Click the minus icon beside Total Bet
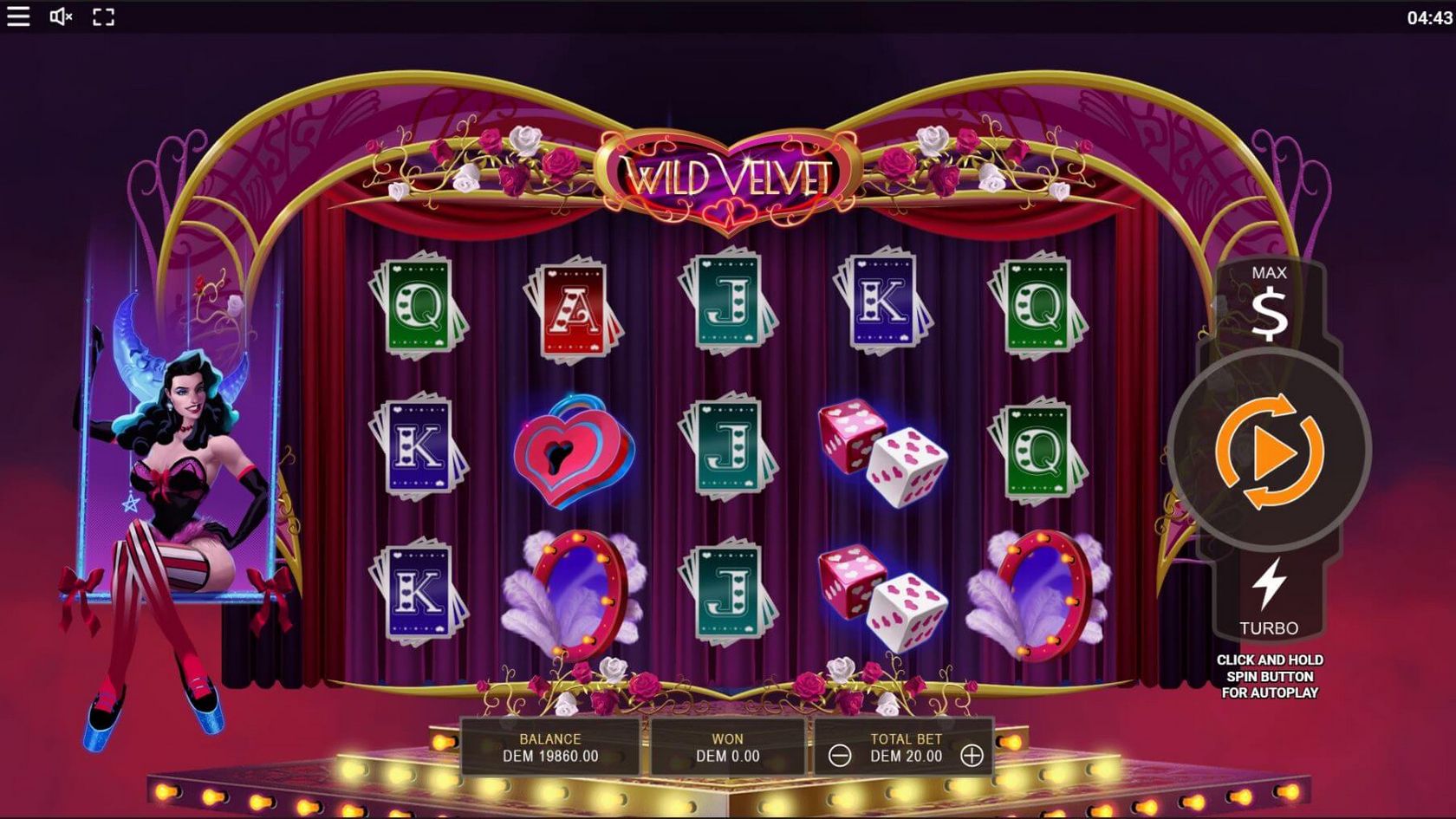 (838, 754)
